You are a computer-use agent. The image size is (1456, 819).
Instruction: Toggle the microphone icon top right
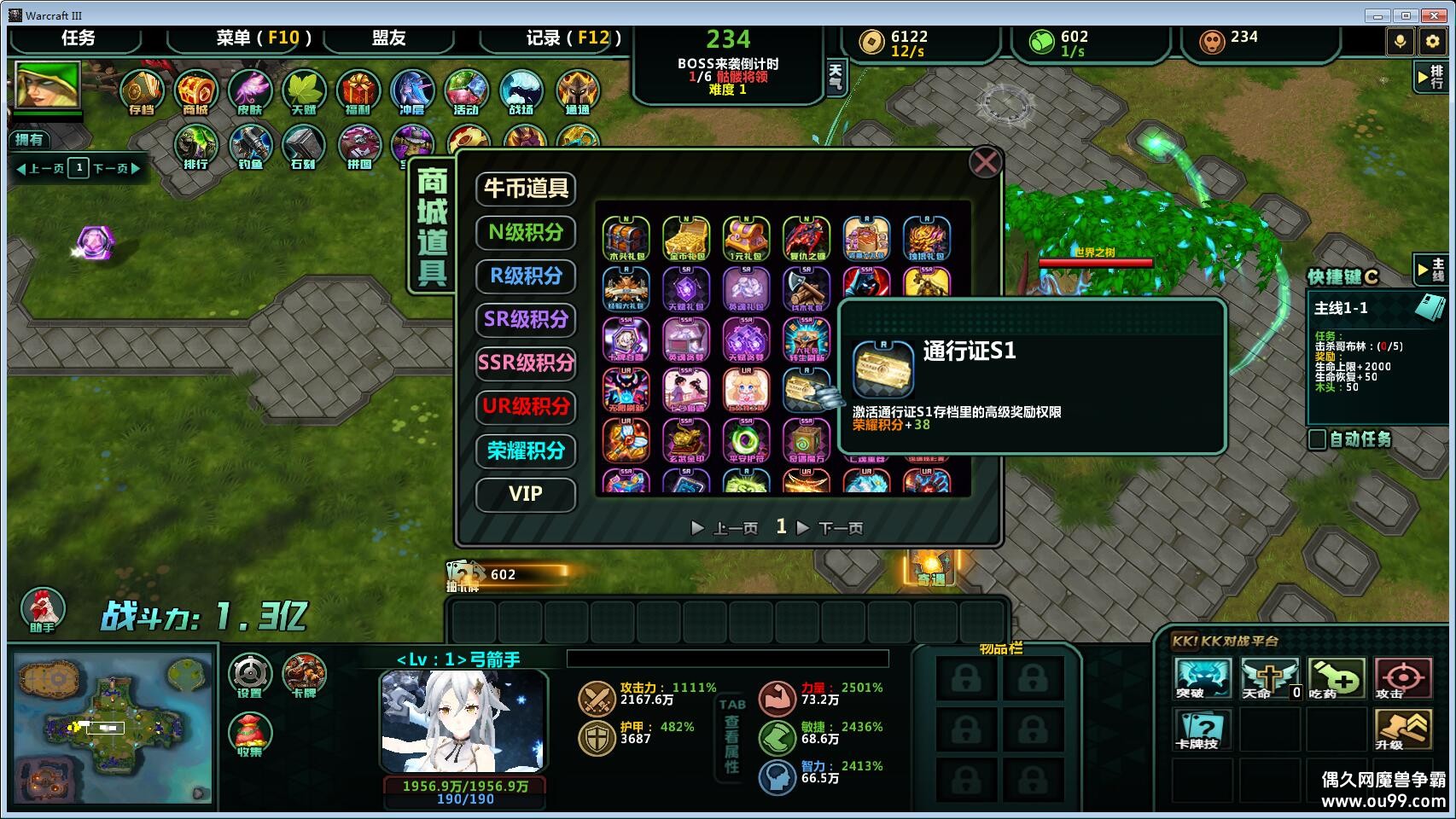1400,40
